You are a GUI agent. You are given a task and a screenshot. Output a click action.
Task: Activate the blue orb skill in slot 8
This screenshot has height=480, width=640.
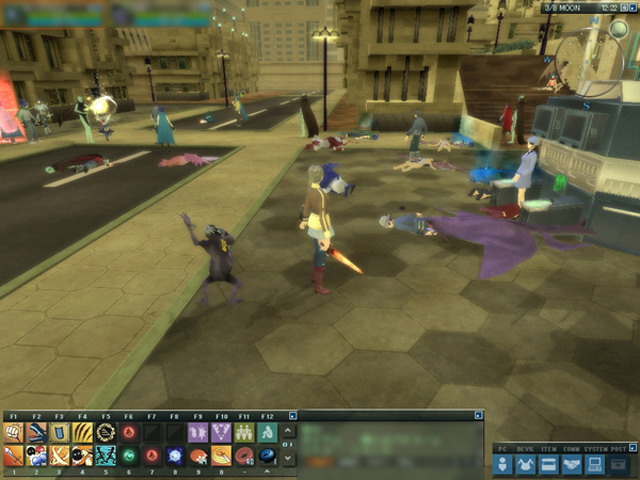click(x=174, y=456)
